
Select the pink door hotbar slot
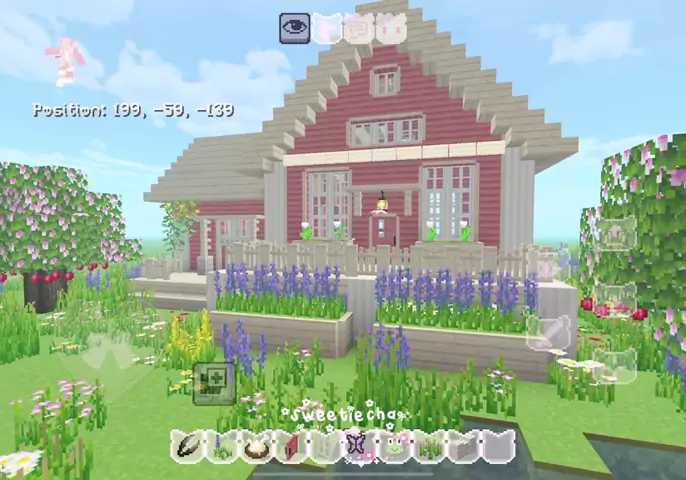coord(291,447)
